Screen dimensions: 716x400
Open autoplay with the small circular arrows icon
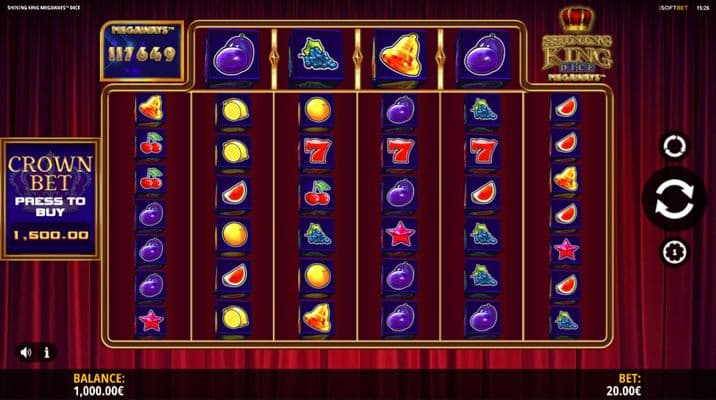[674, 147]
